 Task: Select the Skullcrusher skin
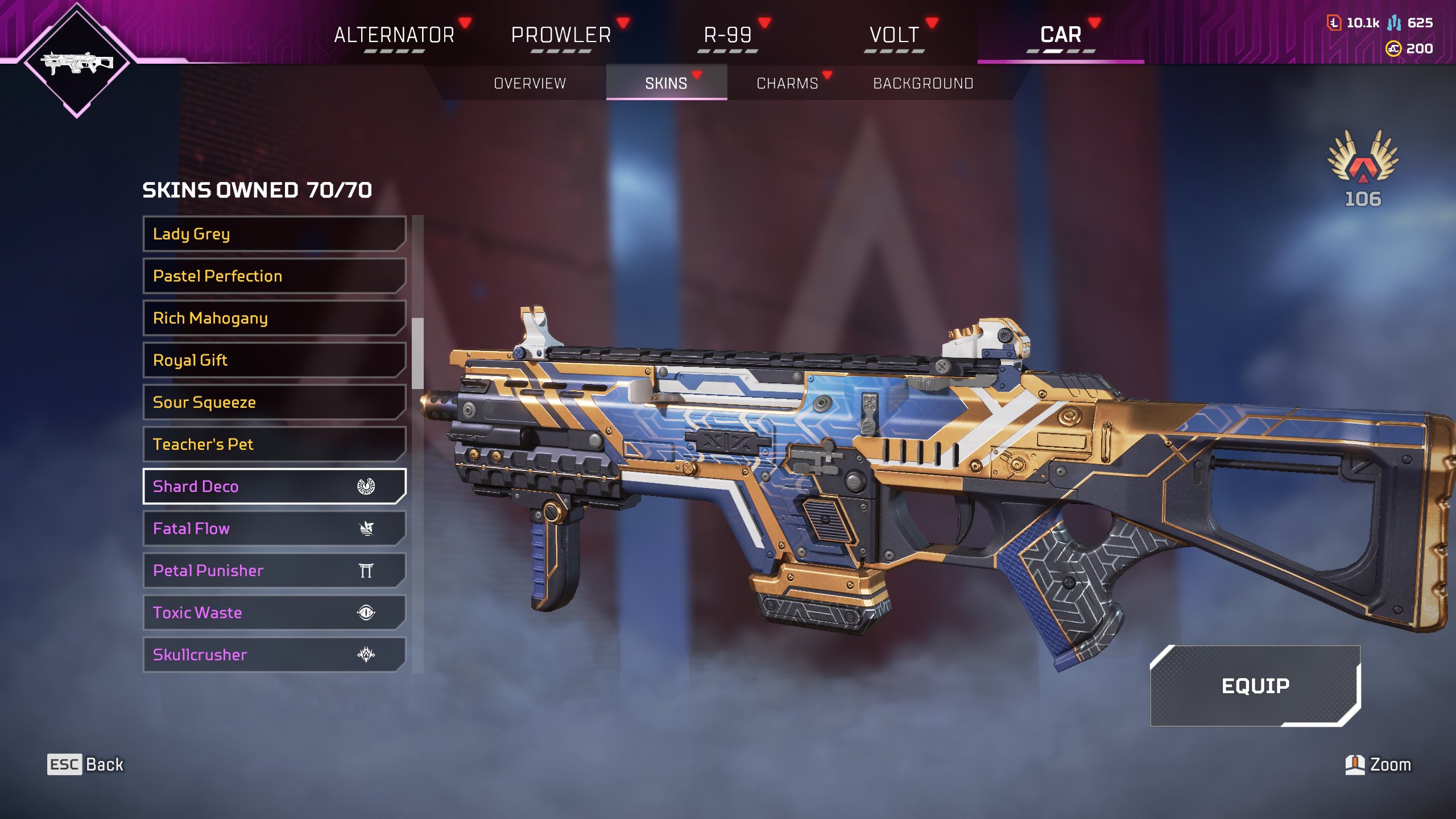[x=274, y=655]
